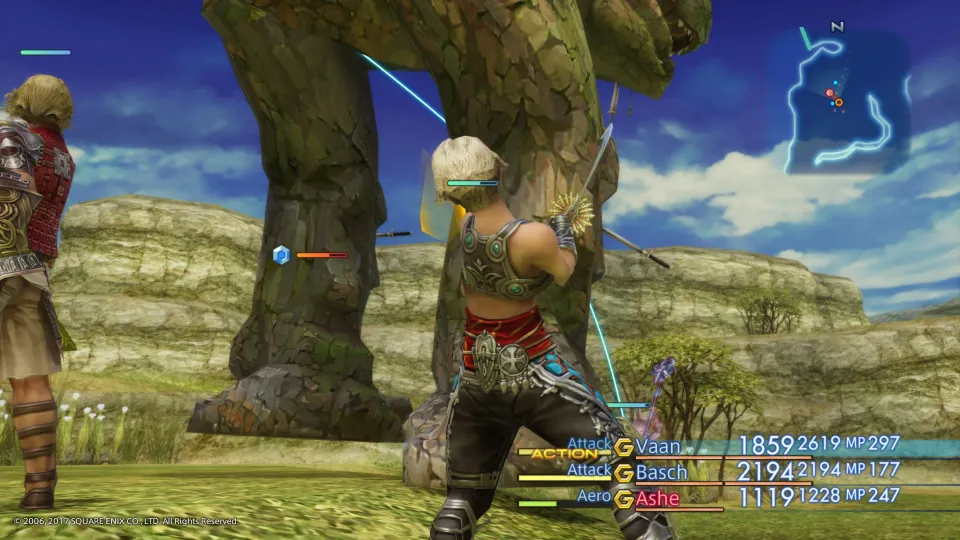Select Vaan's gambit G icon
960x540 pixels.
pos(624,447)
